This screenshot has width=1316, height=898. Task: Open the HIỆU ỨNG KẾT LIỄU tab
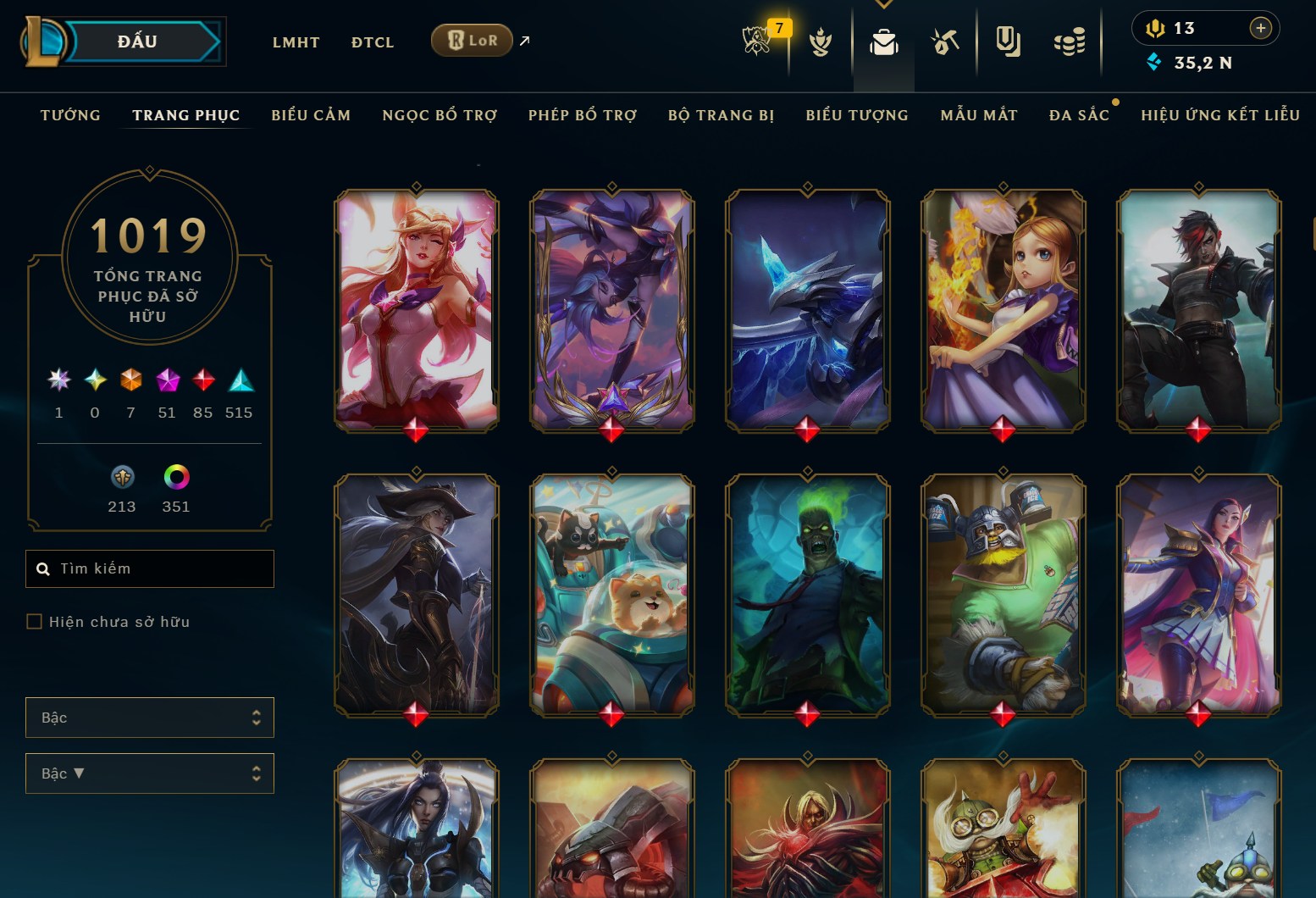click(x=1220, y=115)
